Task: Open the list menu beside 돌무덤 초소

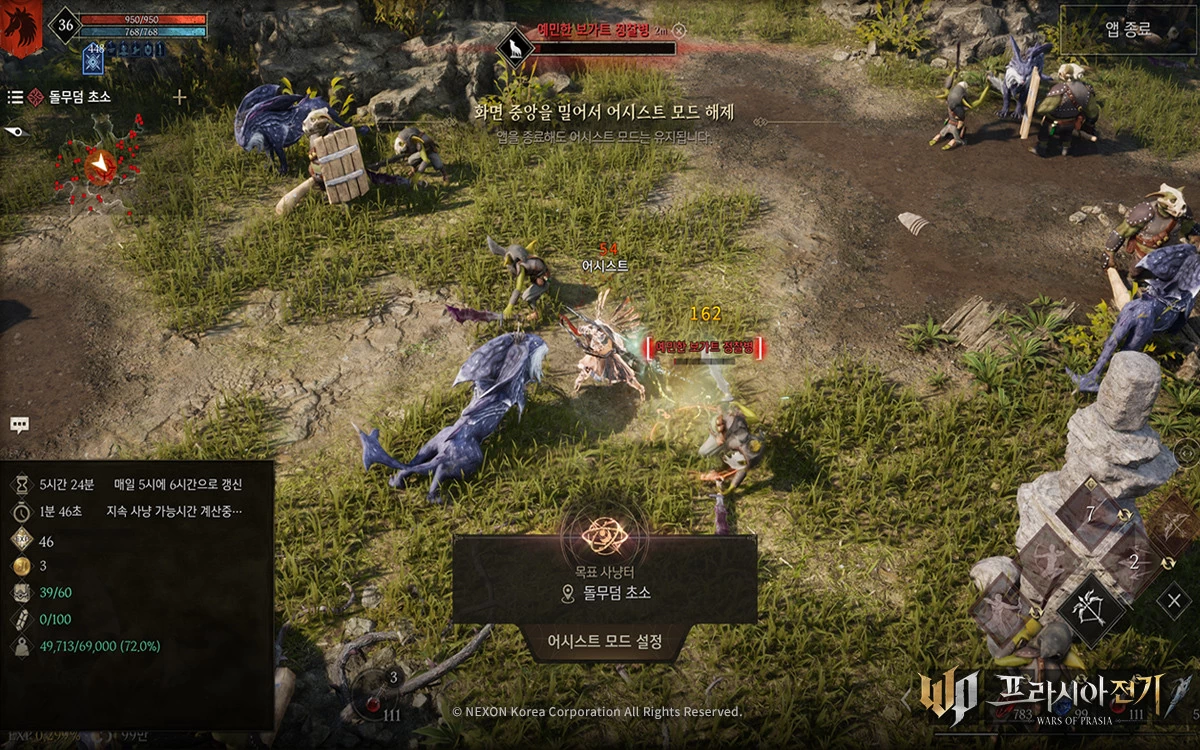Action: [x=15, y=97]
